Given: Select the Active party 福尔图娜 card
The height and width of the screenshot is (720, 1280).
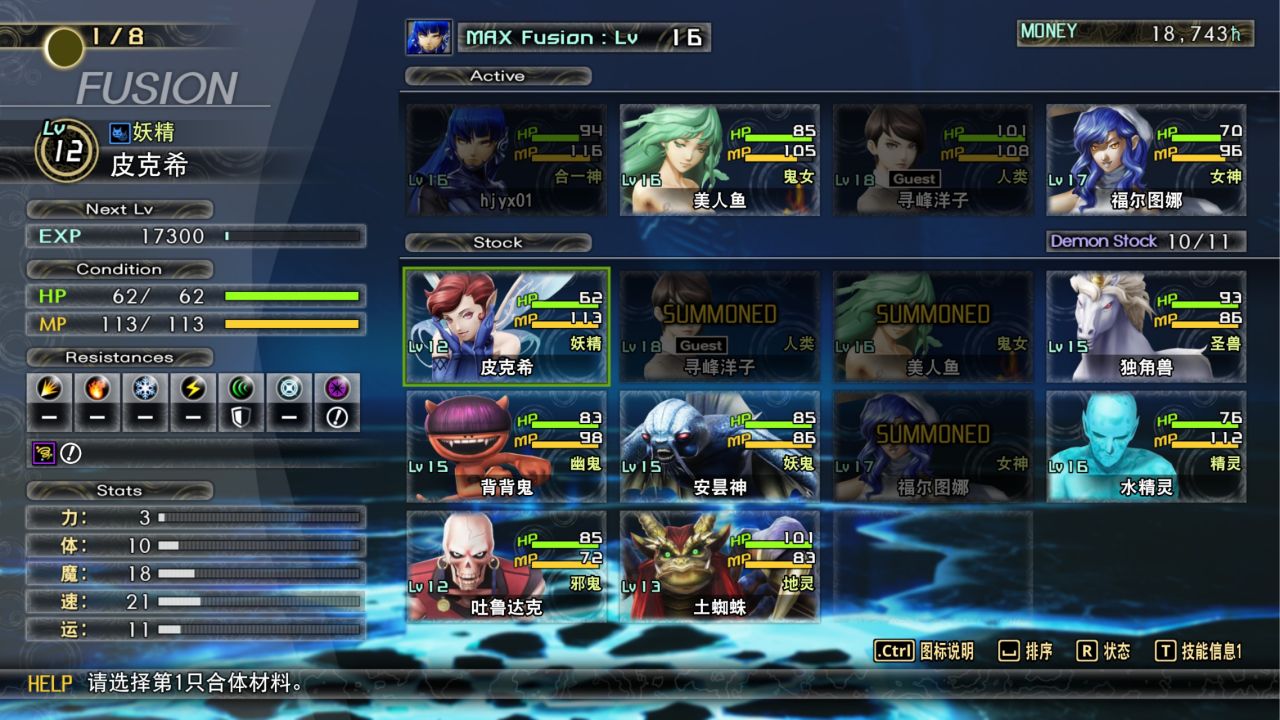Looking at the screenshot, I should pyautogui.click(x=1146, y=160).
